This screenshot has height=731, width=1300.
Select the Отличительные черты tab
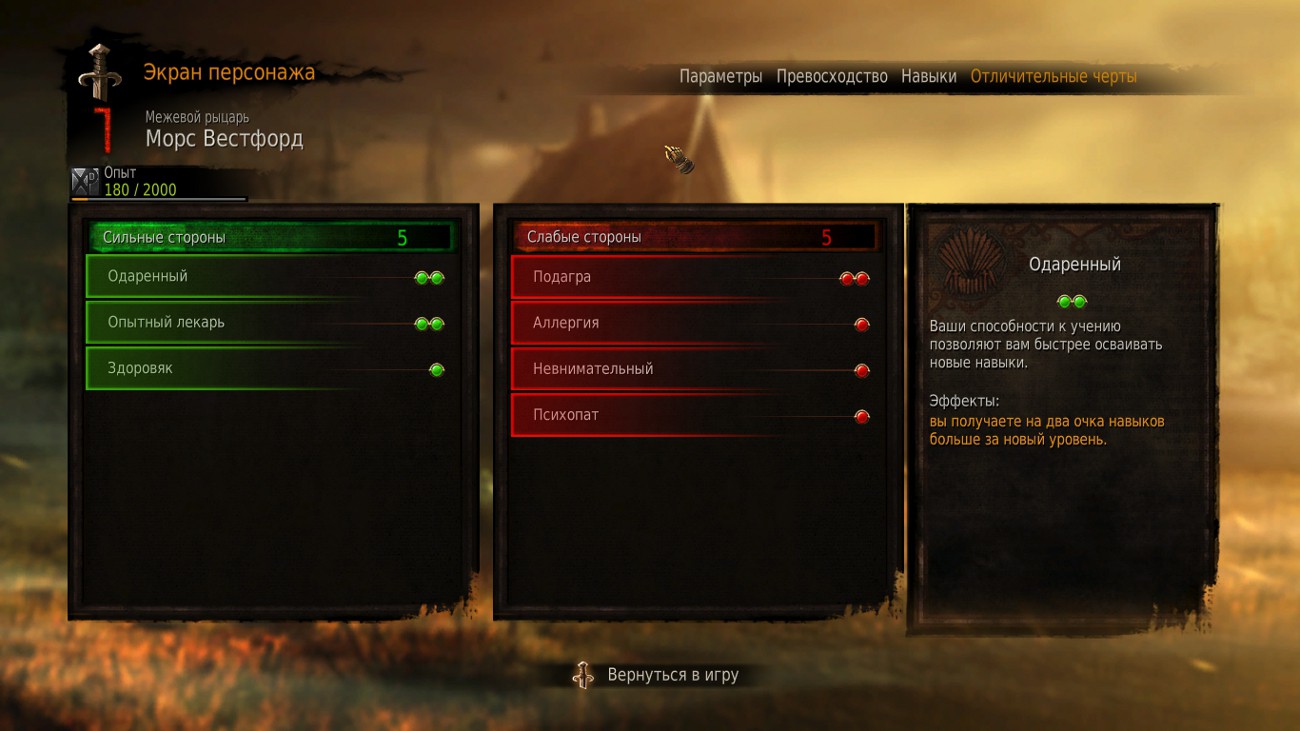(x=1053, y=77)
